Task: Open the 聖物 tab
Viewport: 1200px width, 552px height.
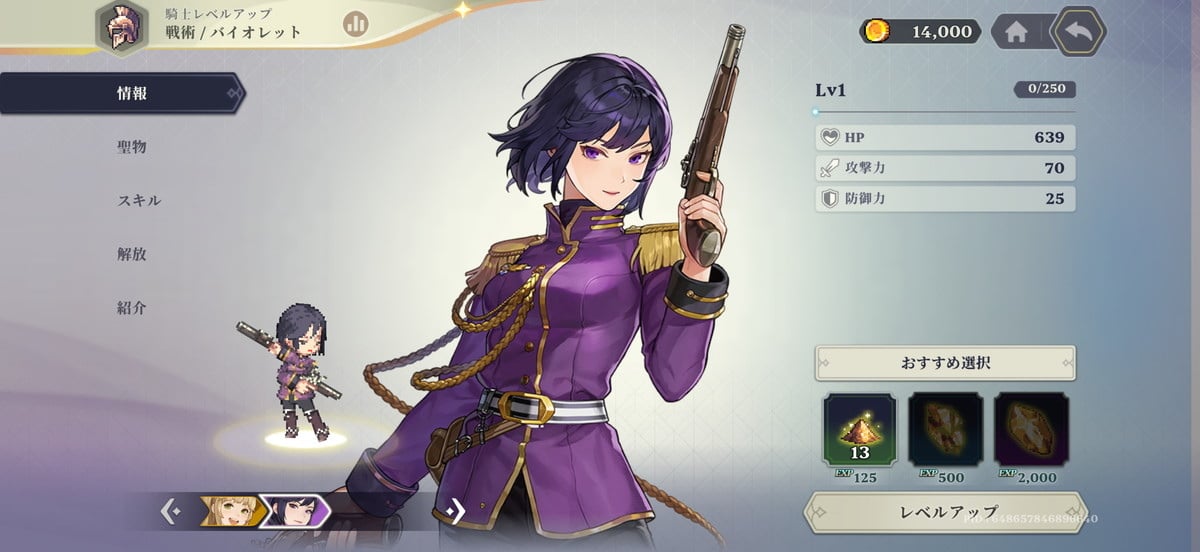Action: (131, 147)
